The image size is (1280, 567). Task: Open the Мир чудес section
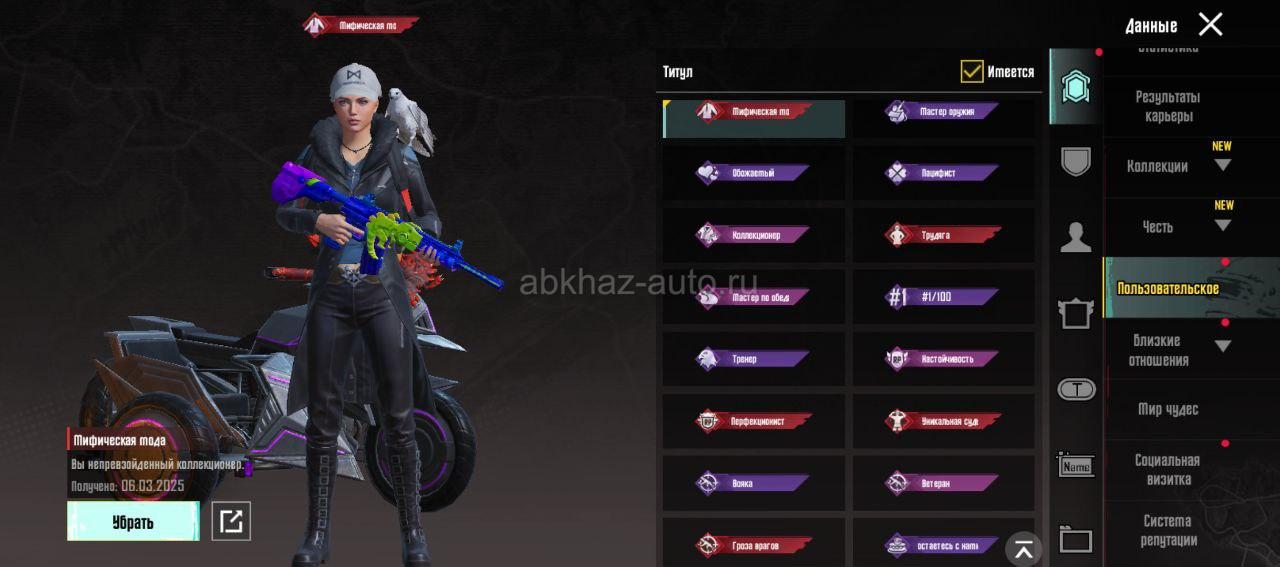pyautogui.click(x=1167, y=409)
